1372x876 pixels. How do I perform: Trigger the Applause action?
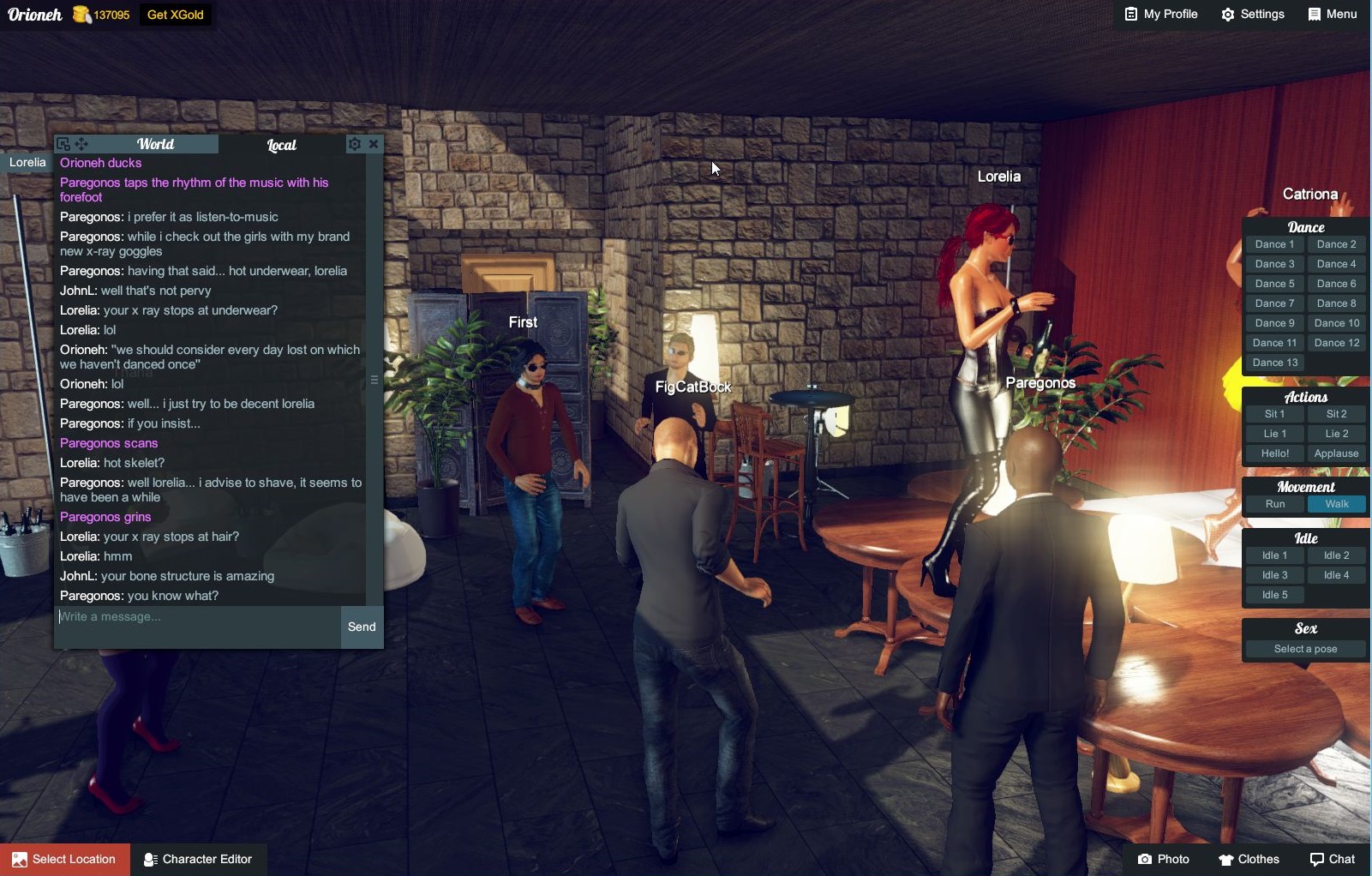pos(1336,453)
